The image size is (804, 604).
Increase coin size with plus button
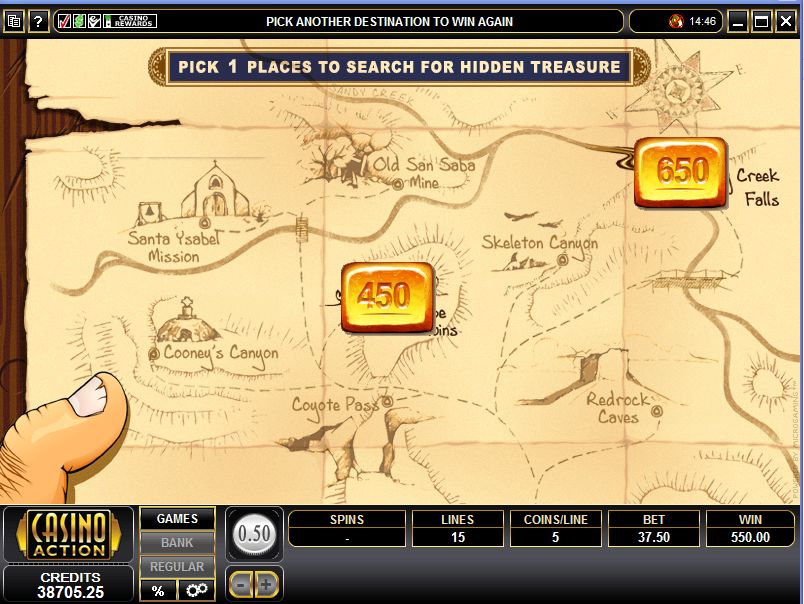coord(268,584)
